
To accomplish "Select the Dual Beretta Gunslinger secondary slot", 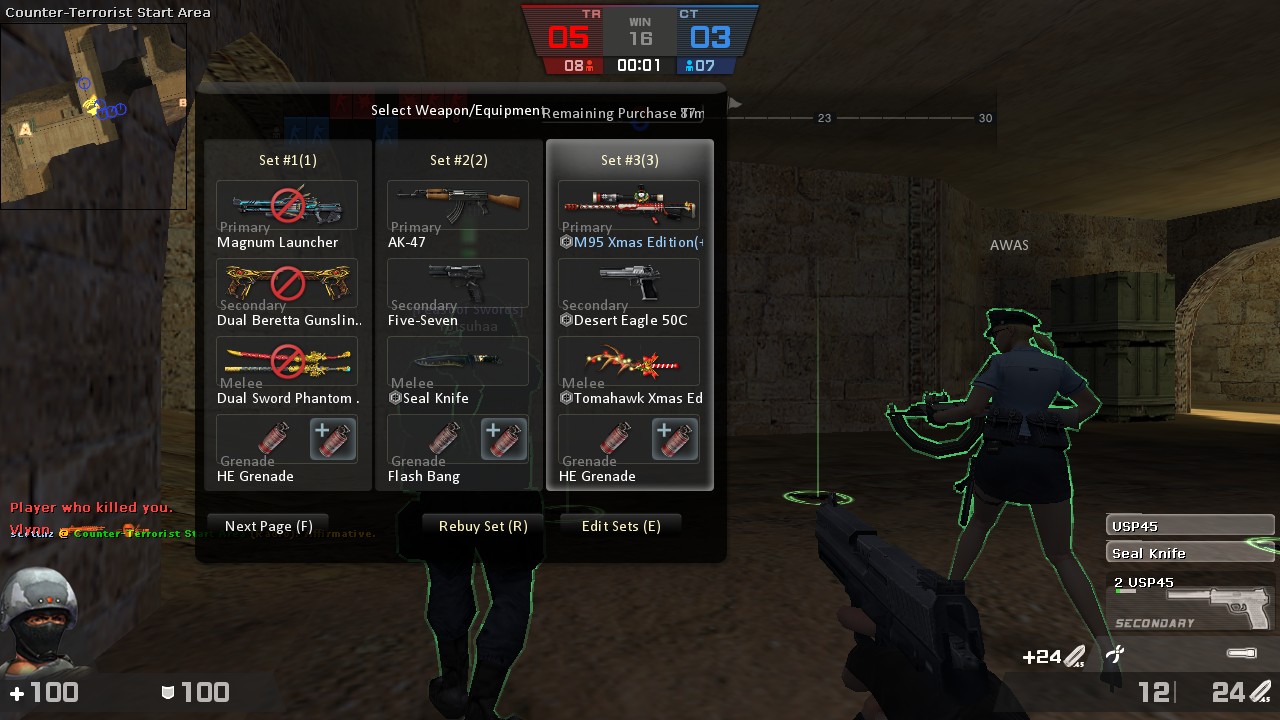I will tap(287, 284).
